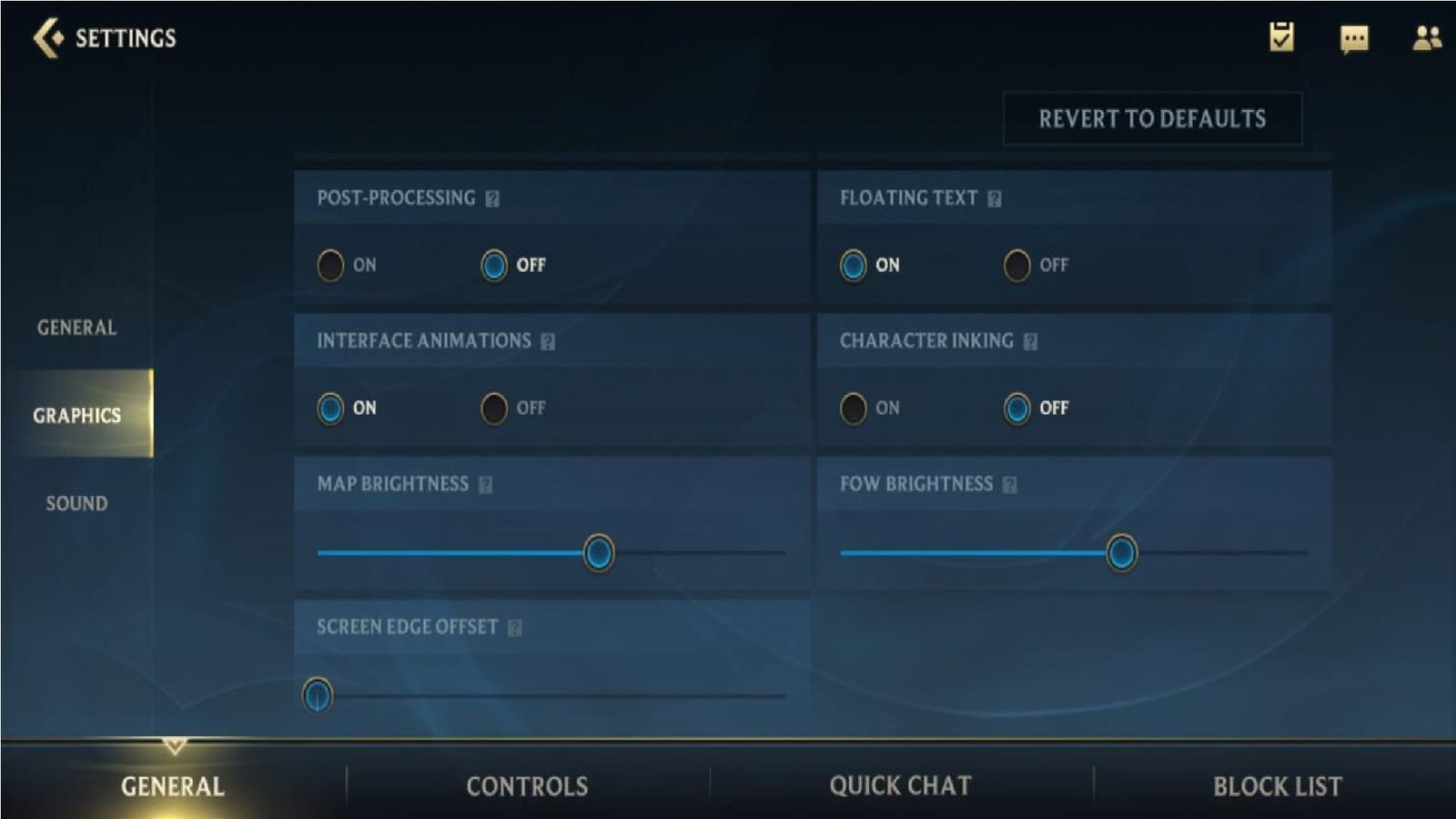Viewport: 1456px width, 819px height.
Task: Click the Revert to Defaults button
Action: [x=1152, y=118]
